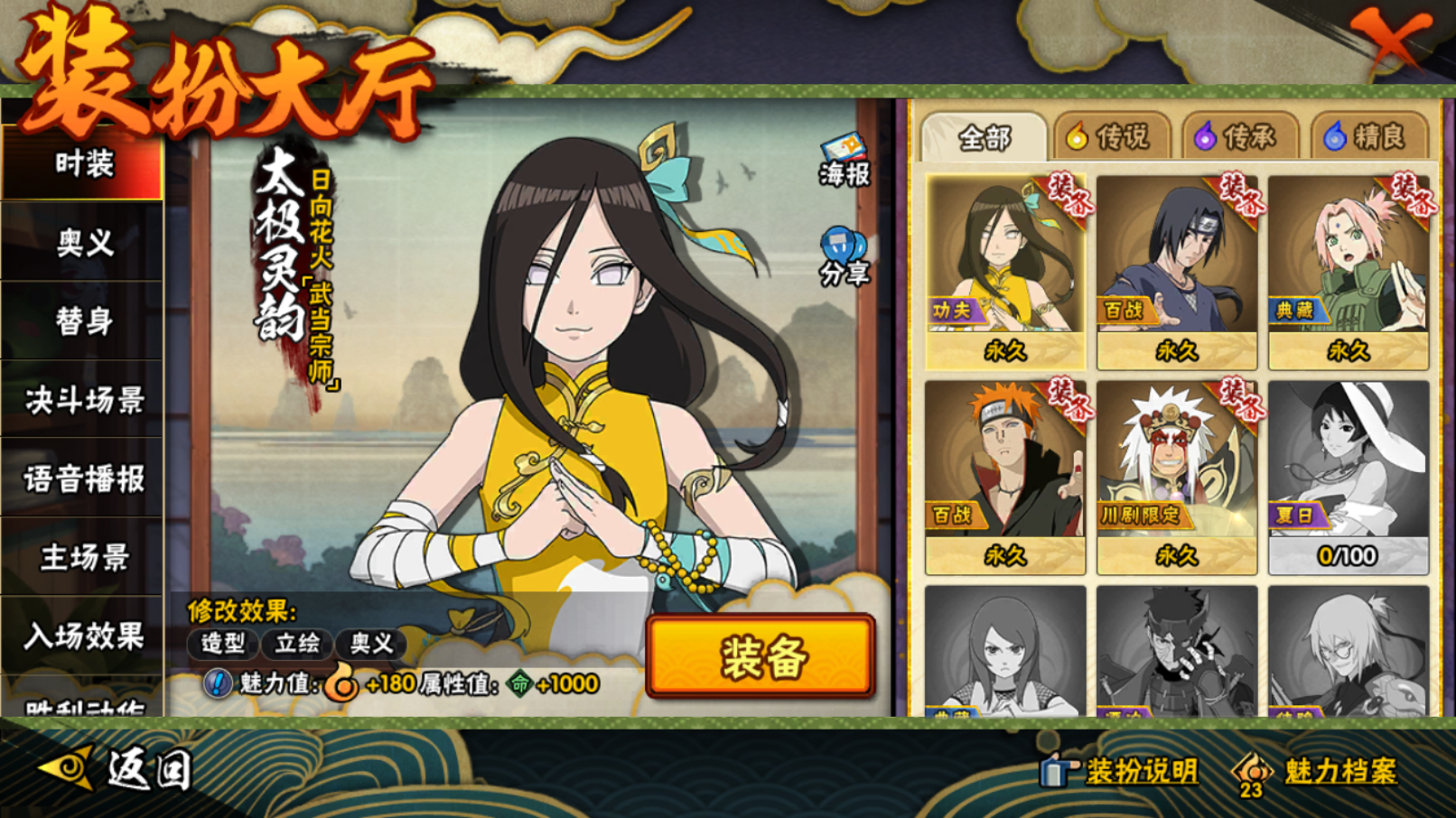Open the 魅力档案 charm archive
Image resolution: width=1456 pixels, height=818 pixels.
coord(1319,772)
